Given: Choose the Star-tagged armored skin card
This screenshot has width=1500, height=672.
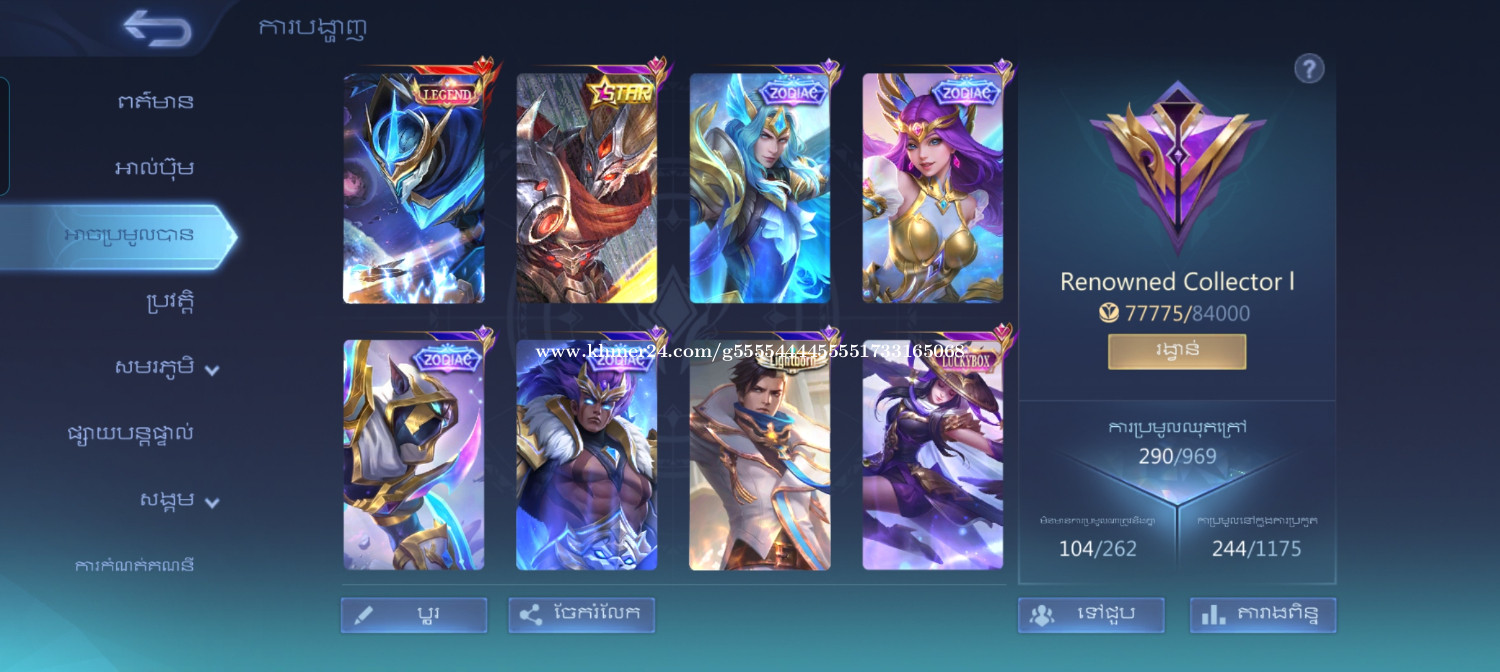Looking at the screenshot, I should (587, 188).
